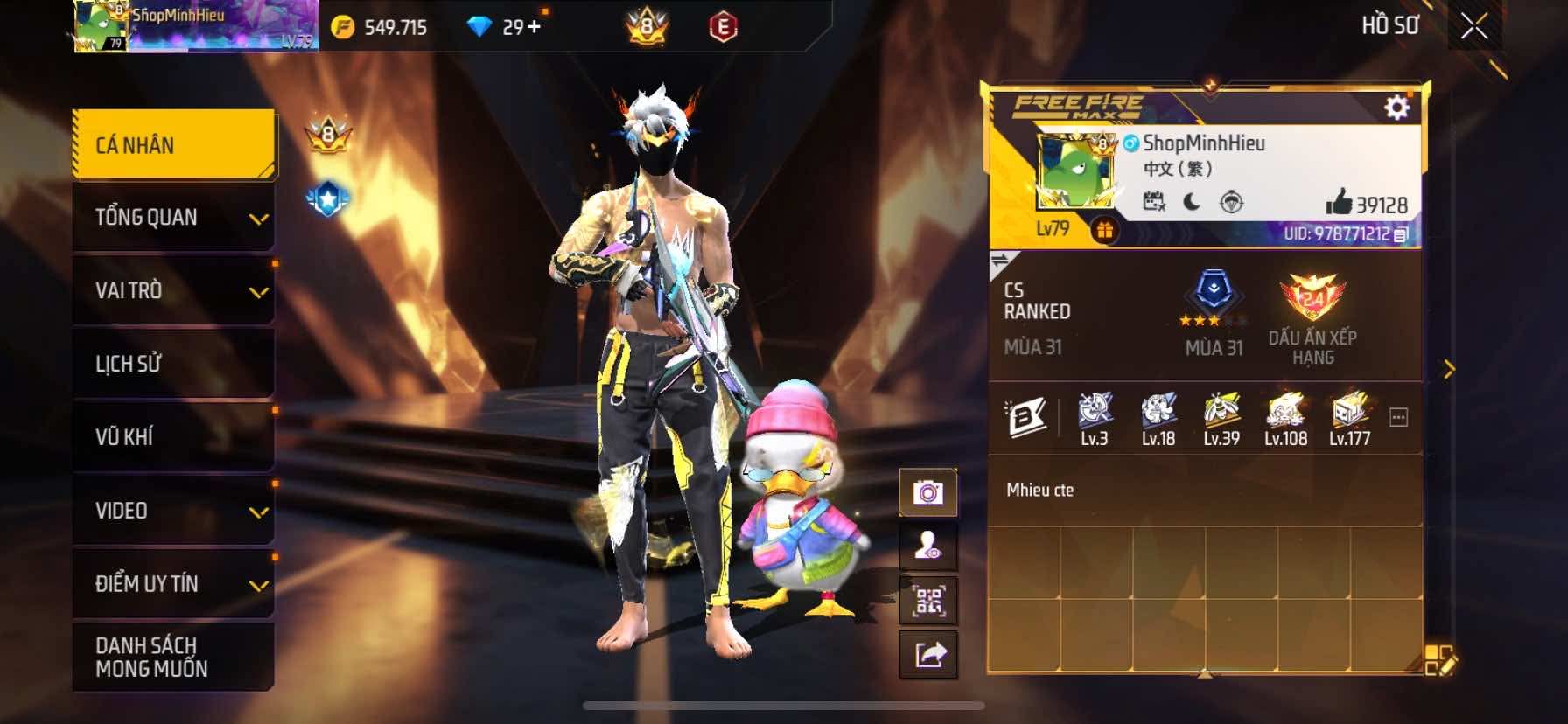Open DANH SÁCH MONG MUỐN wishlist
The width and height of the screenshot is (1568, 724).
(x=173, y=657)
